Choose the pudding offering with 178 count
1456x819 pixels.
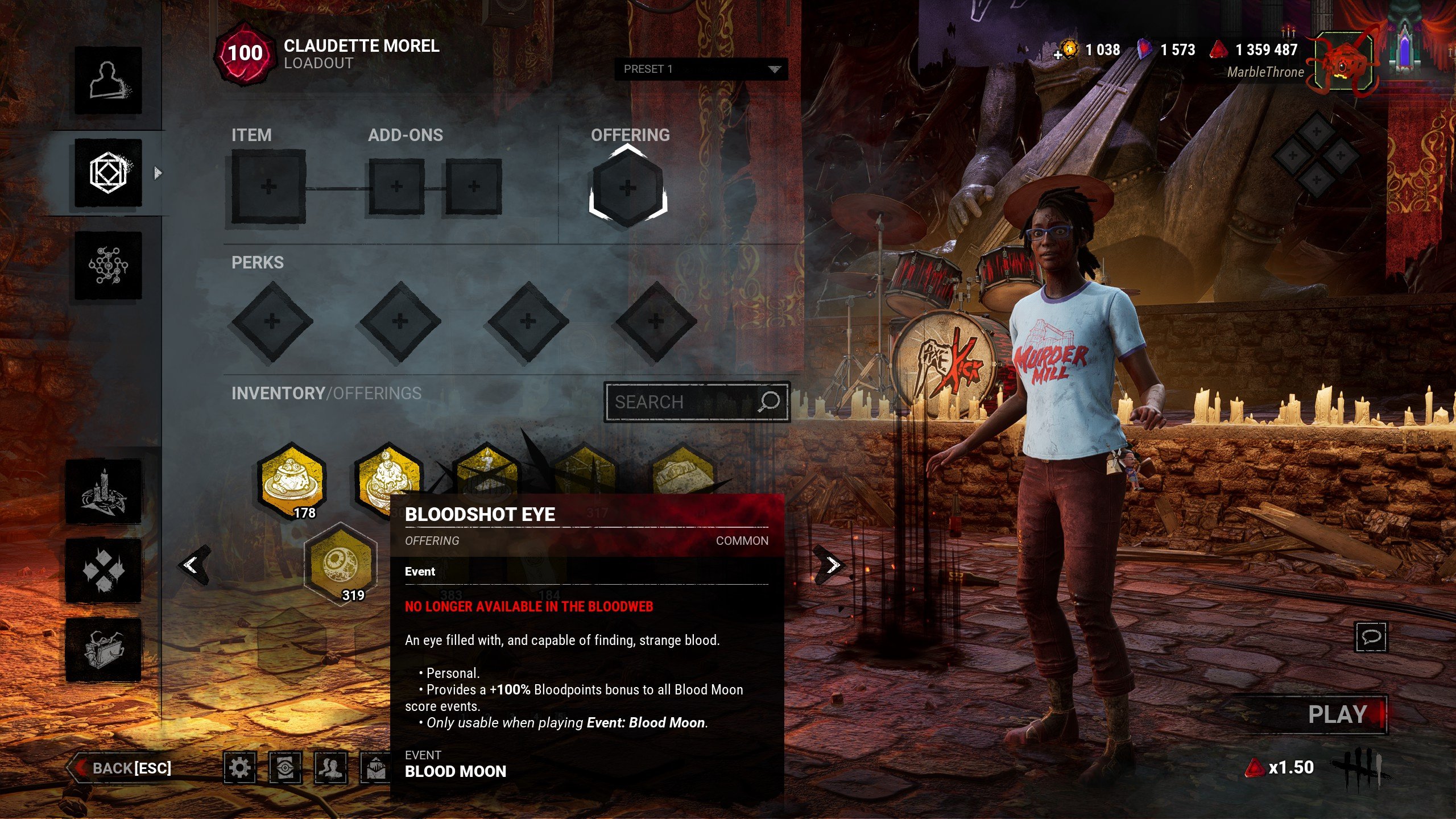pos(291,478)
